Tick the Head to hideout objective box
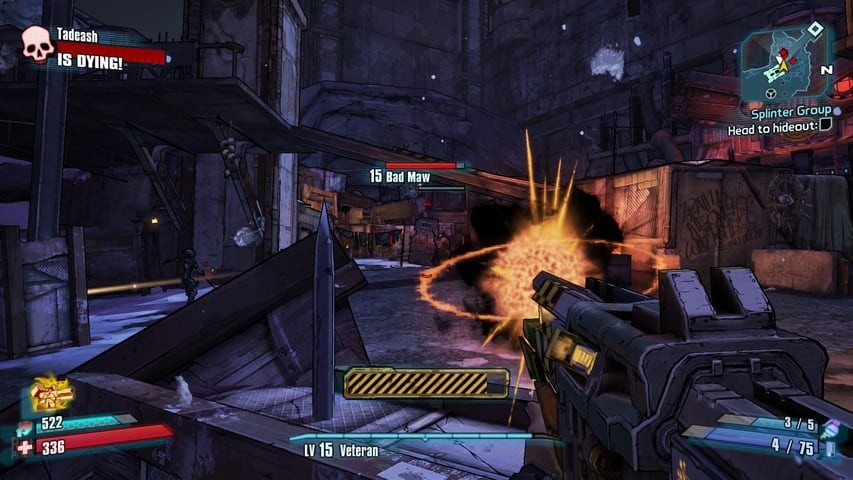The image size is (853, 480). (825, 126)
